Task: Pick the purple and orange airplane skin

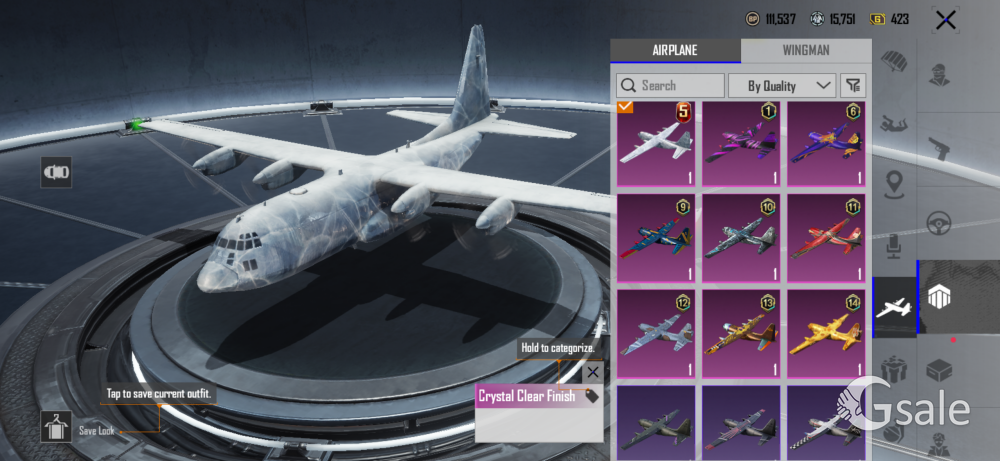Action: coord(826,144)
